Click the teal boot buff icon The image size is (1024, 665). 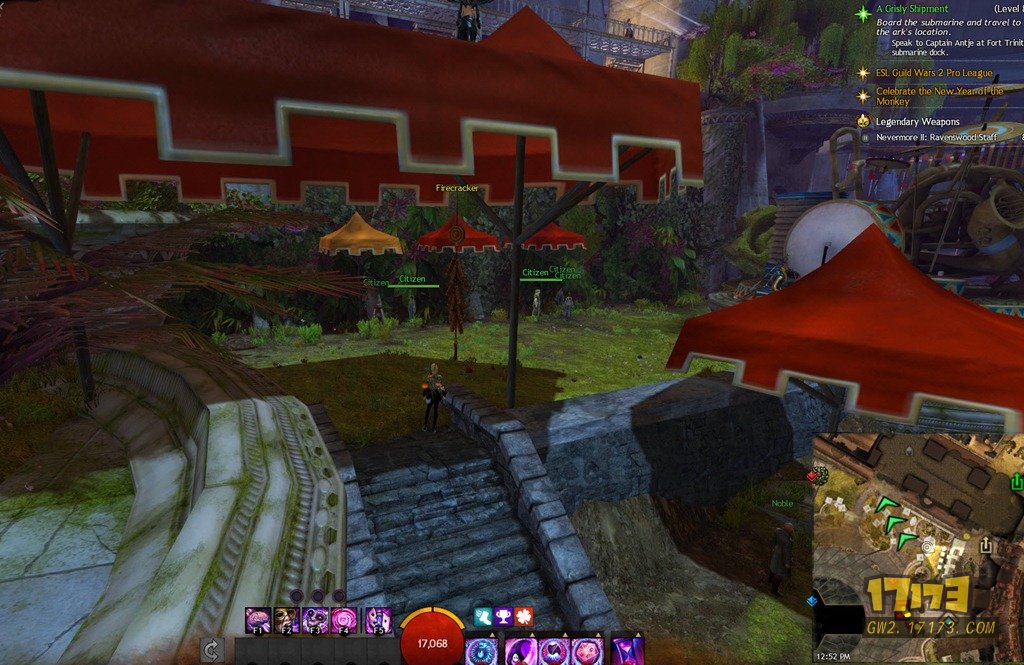coord(483,617)
